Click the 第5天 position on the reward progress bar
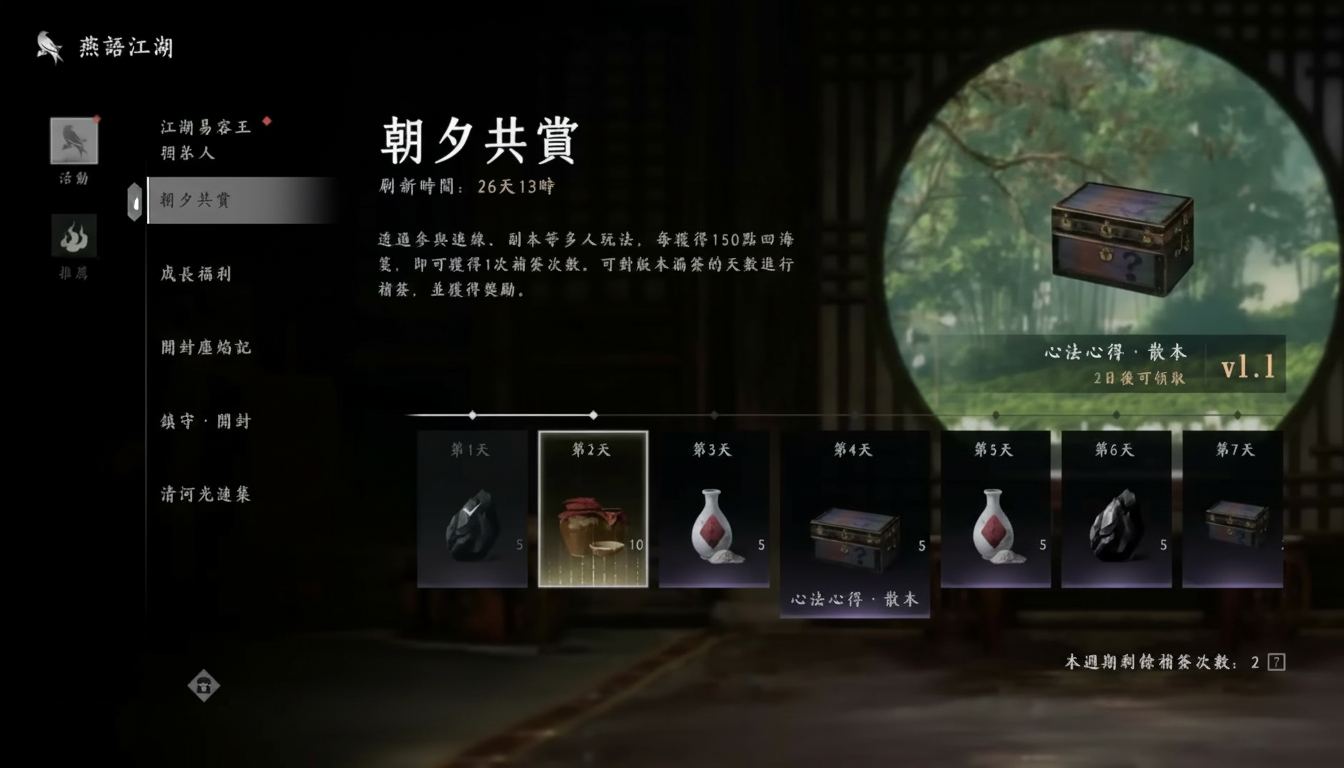1344x768 pixels. pyautogui.click(x=995, y=413)
